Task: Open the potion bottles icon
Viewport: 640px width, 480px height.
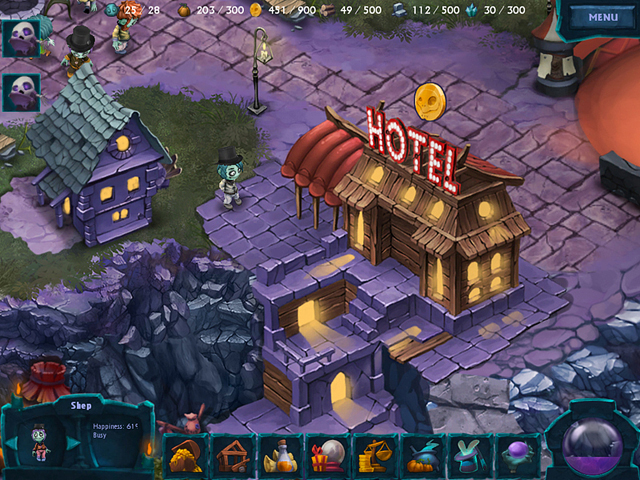Action: [x=281, y=456]
